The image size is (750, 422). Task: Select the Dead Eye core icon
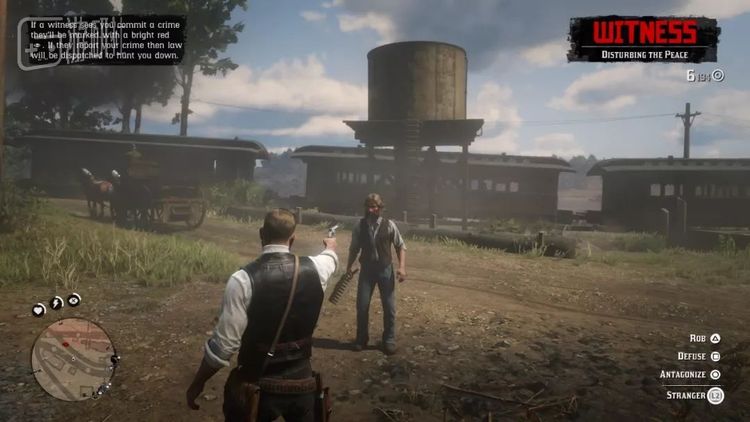pyautogui.click(x=75, y=299)
